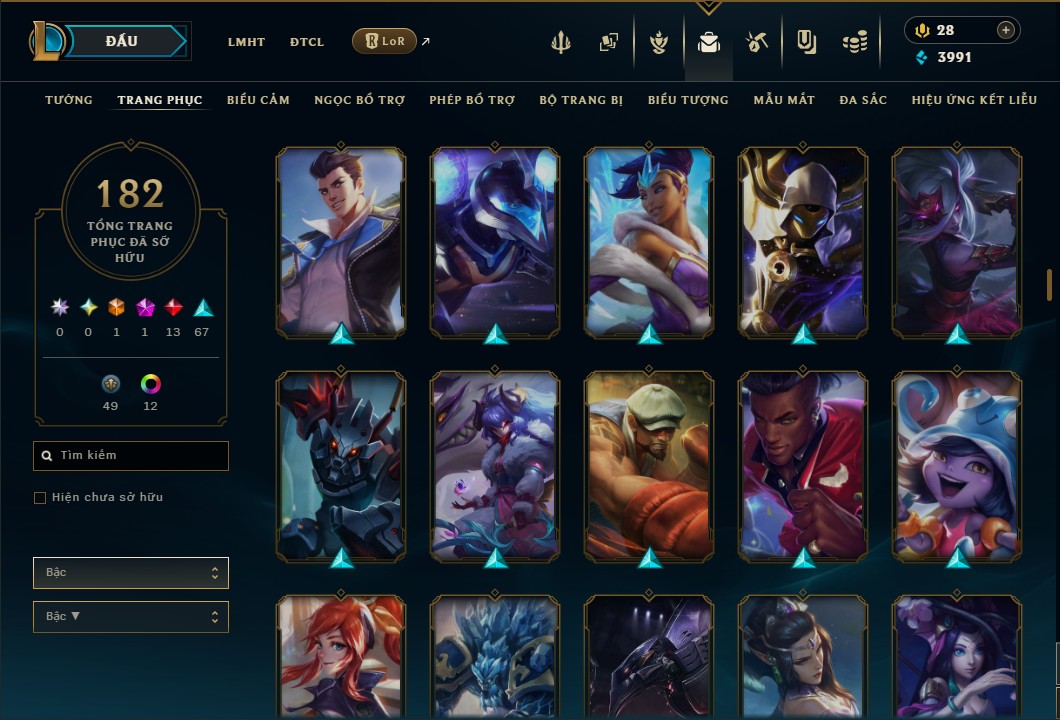Open the LMHT tab
This screenshot has width=1060, height=720.
click(246, 42)
